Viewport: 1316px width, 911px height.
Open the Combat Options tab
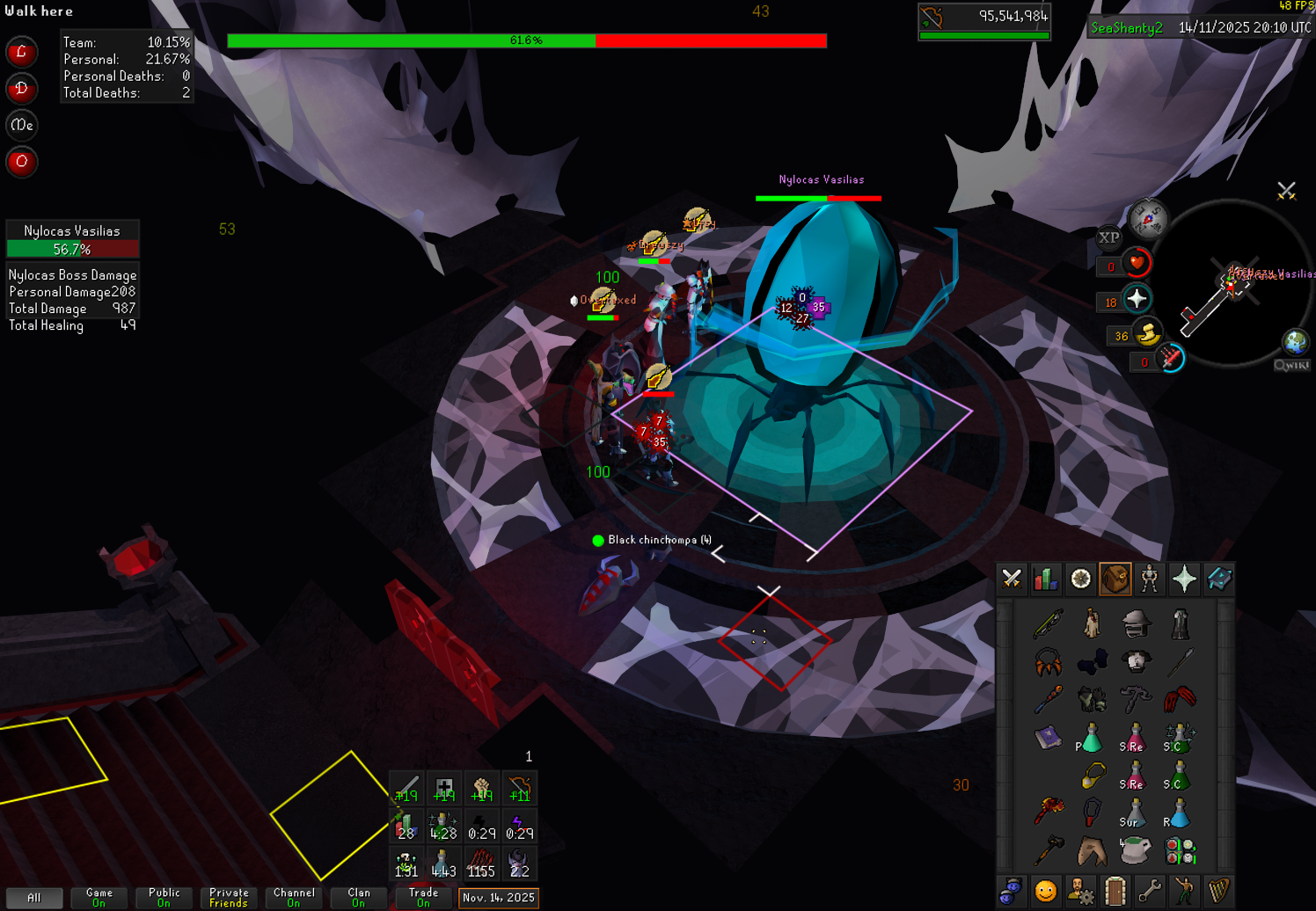1012,579
